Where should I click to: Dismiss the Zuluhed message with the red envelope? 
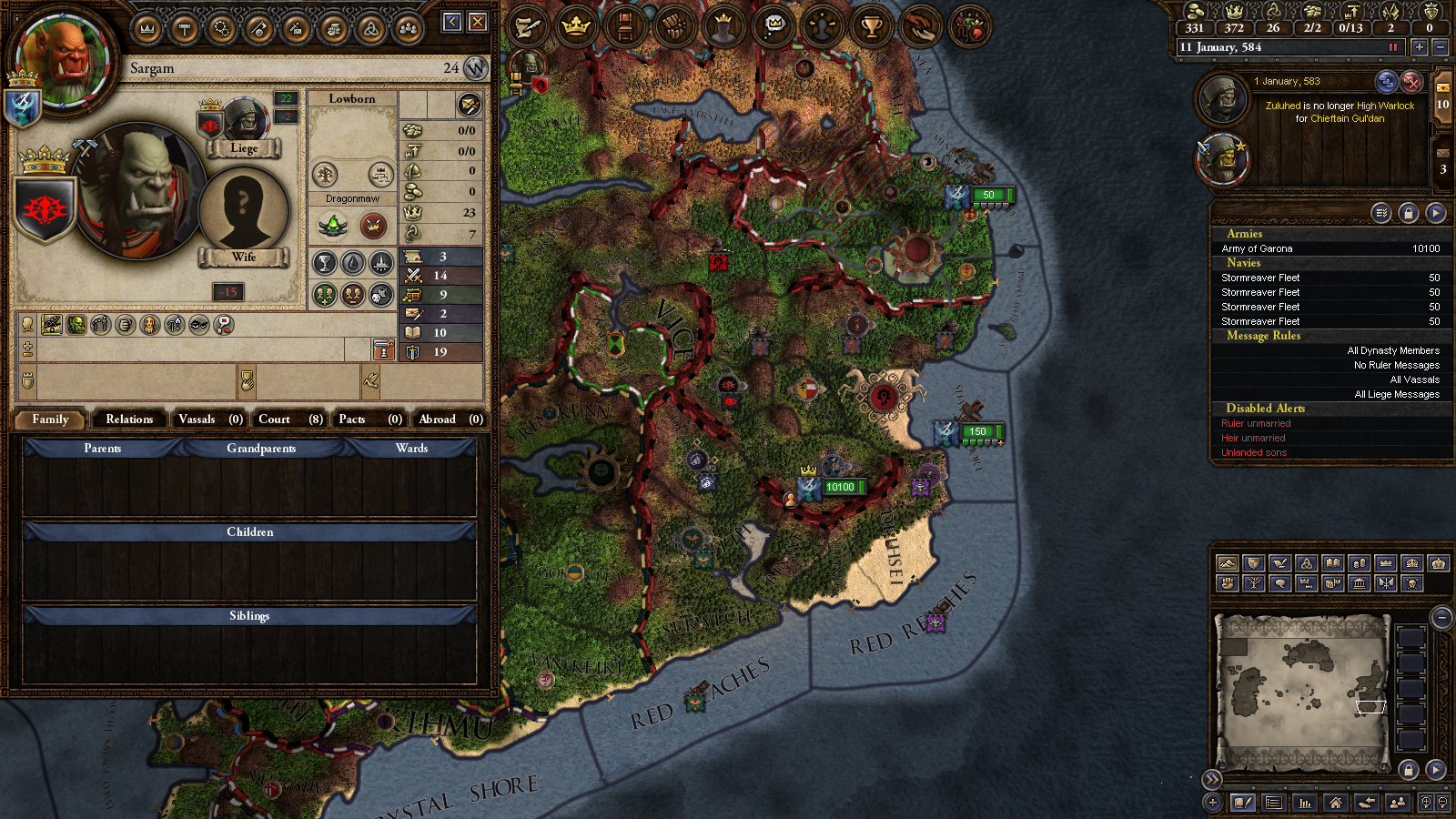tap(1411, 82)
